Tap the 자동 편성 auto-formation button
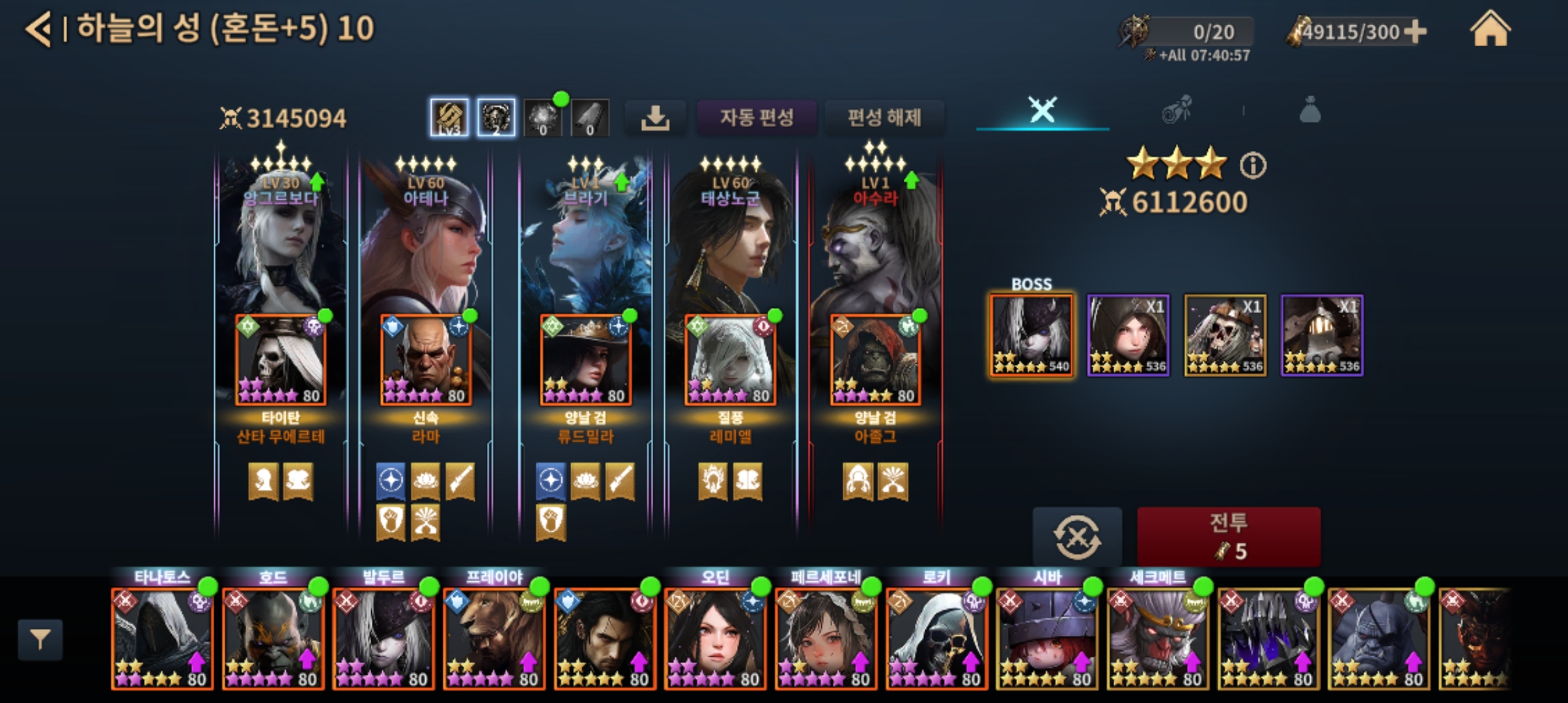 [756, 118]
